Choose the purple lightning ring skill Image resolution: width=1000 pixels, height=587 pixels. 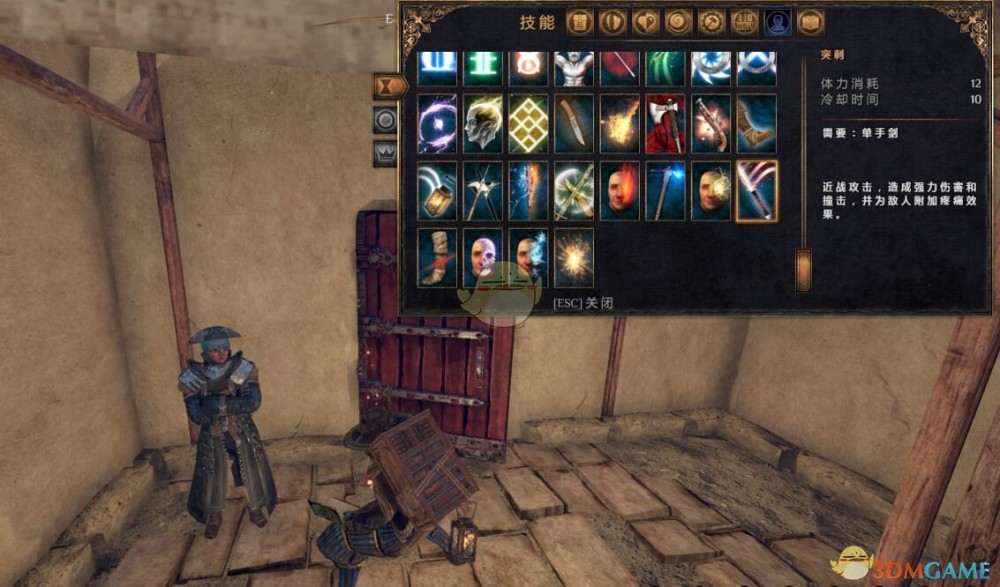point(437,124)
